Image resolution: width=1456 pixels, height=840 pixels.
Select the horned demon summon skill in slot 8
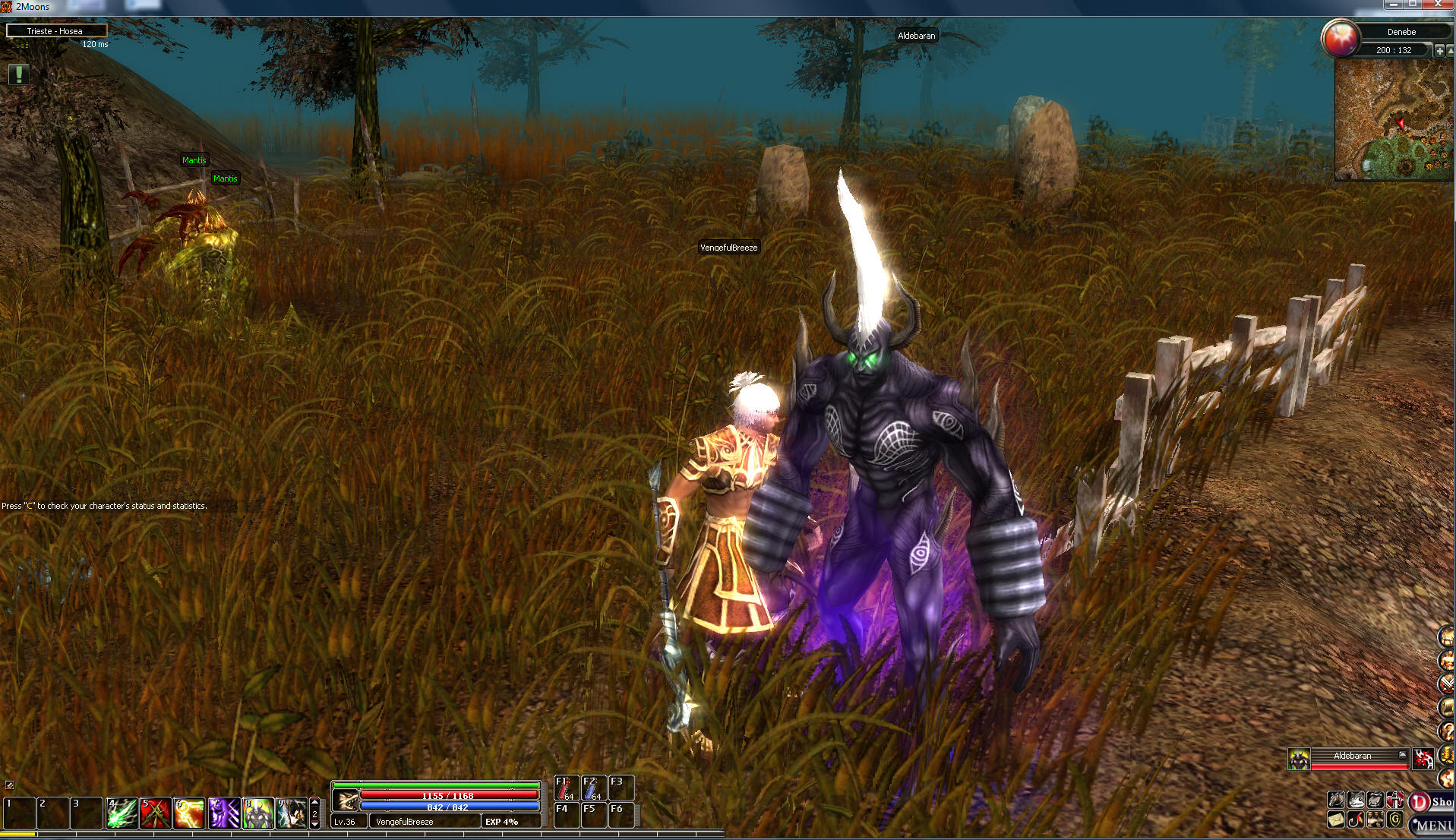tap(257, 813)
